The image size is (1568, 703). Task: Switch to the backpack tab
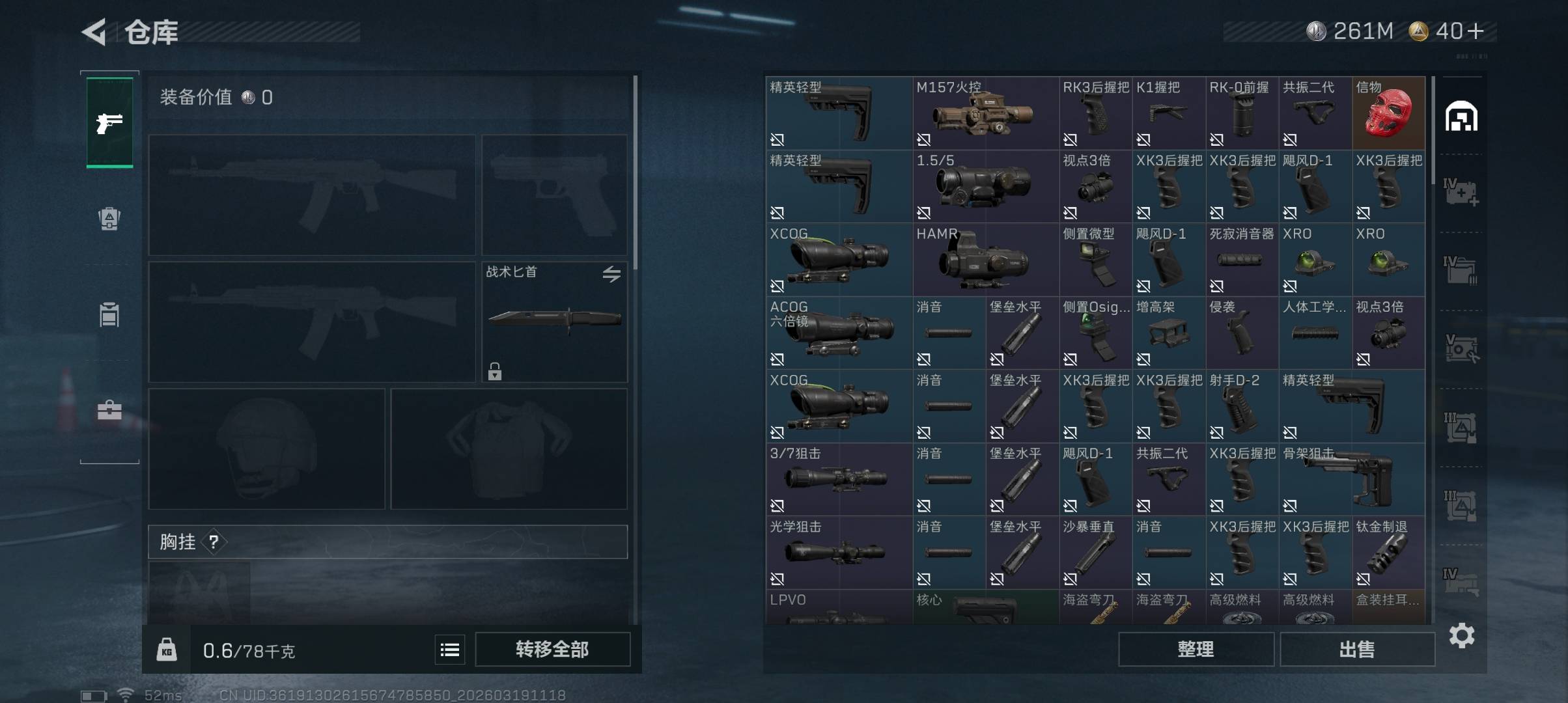coord(109,218)
